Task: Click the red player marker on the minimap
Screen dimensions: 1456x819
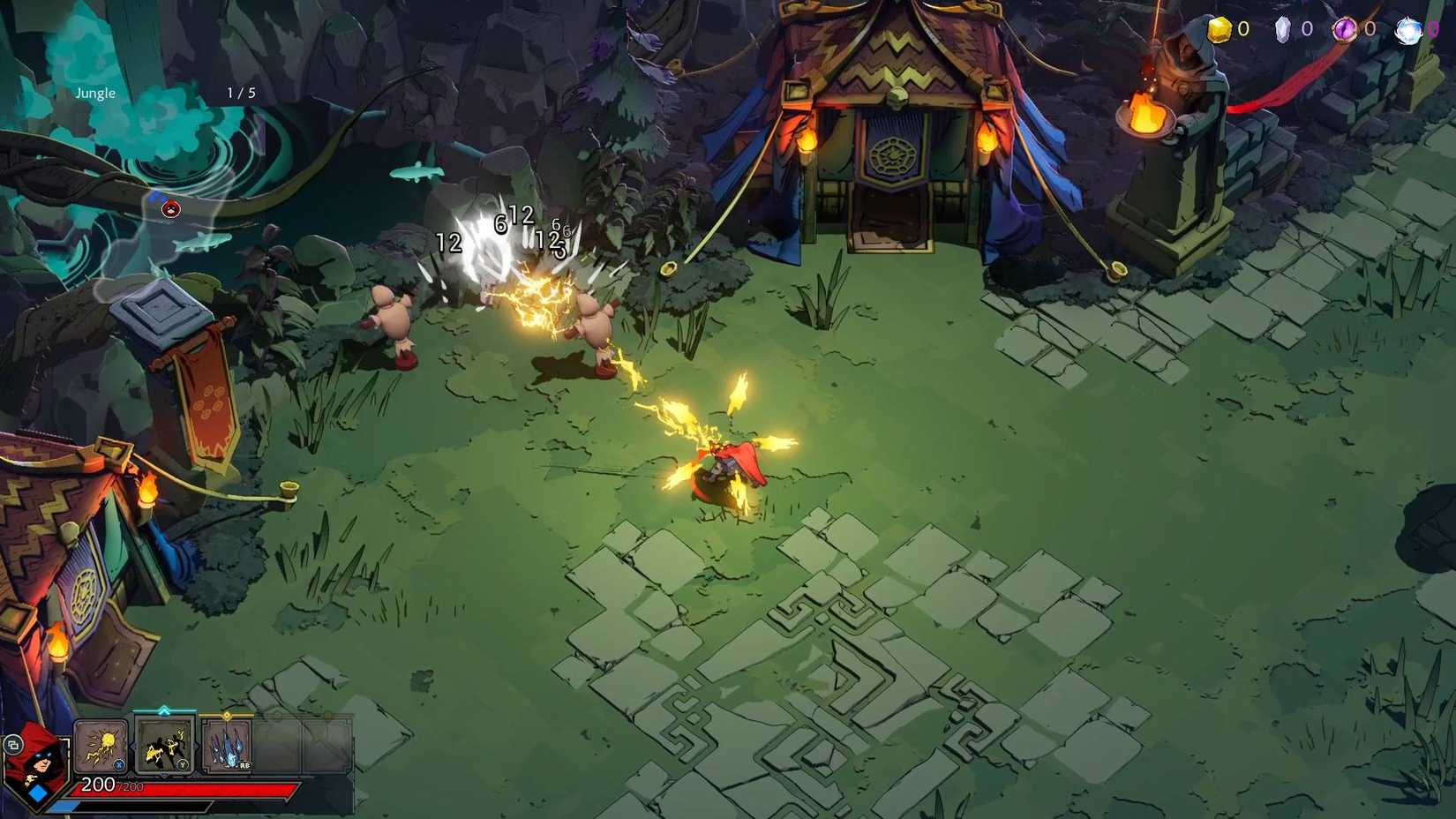Action: click(x=172, y=209)
